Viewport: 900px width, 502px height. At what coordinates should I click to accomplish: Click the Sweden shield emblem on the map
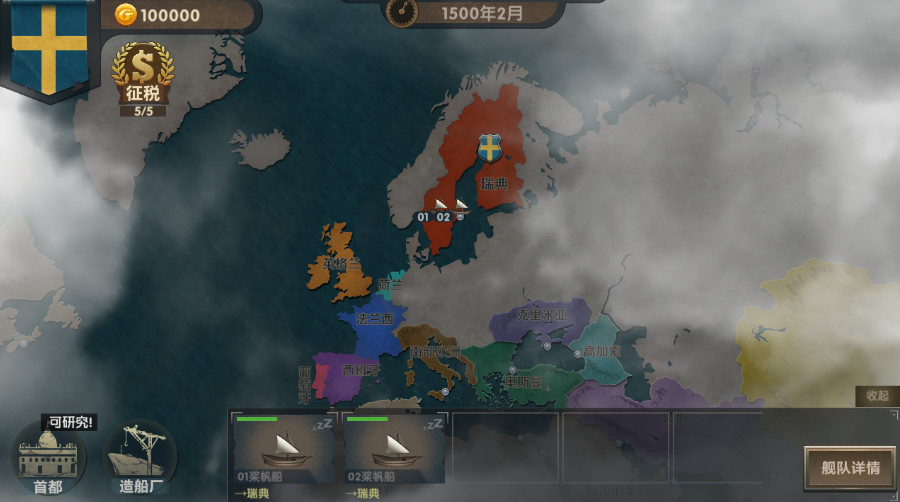click(489, 150)
